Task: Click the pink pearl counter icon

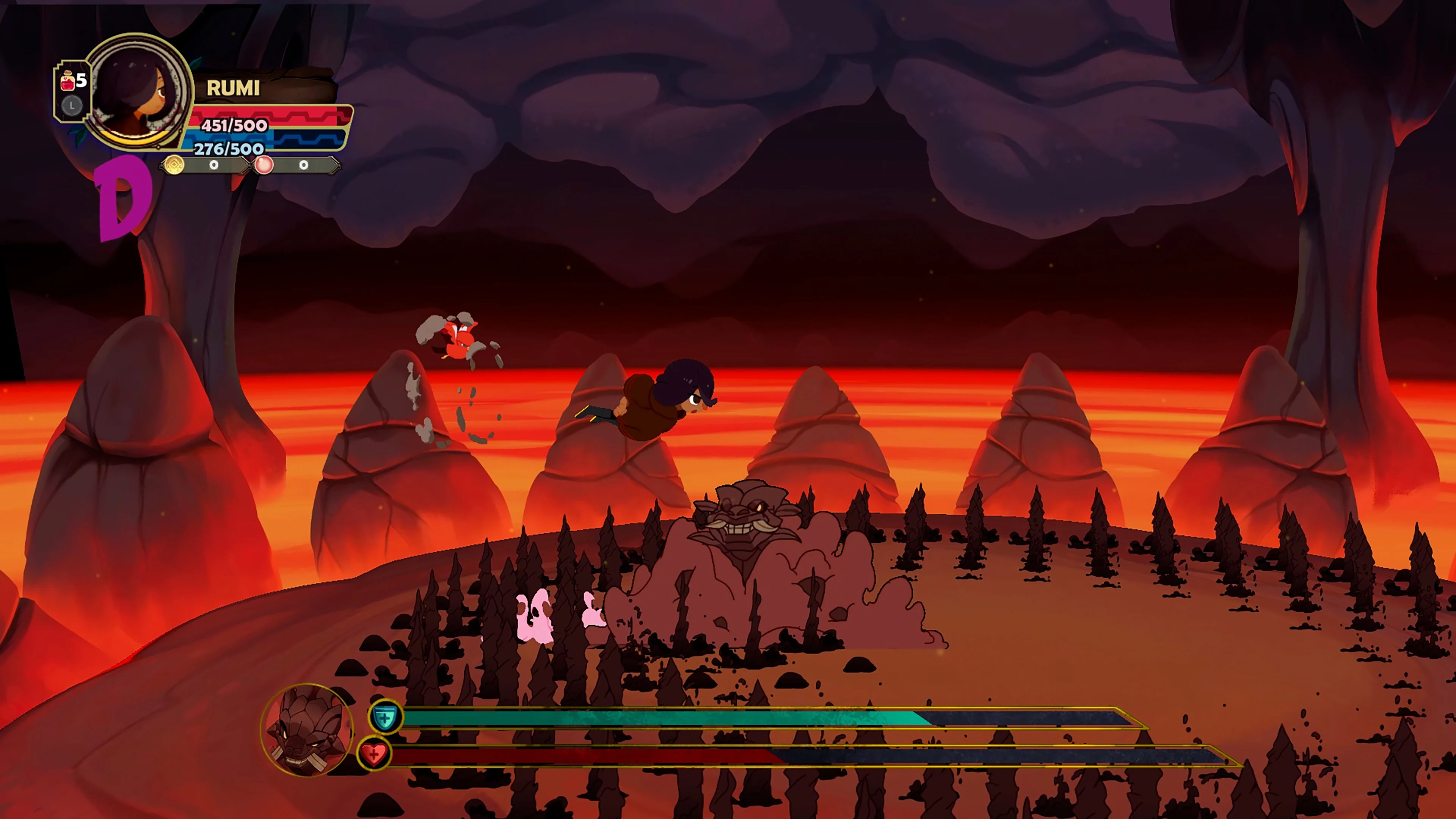Action: 265,166
